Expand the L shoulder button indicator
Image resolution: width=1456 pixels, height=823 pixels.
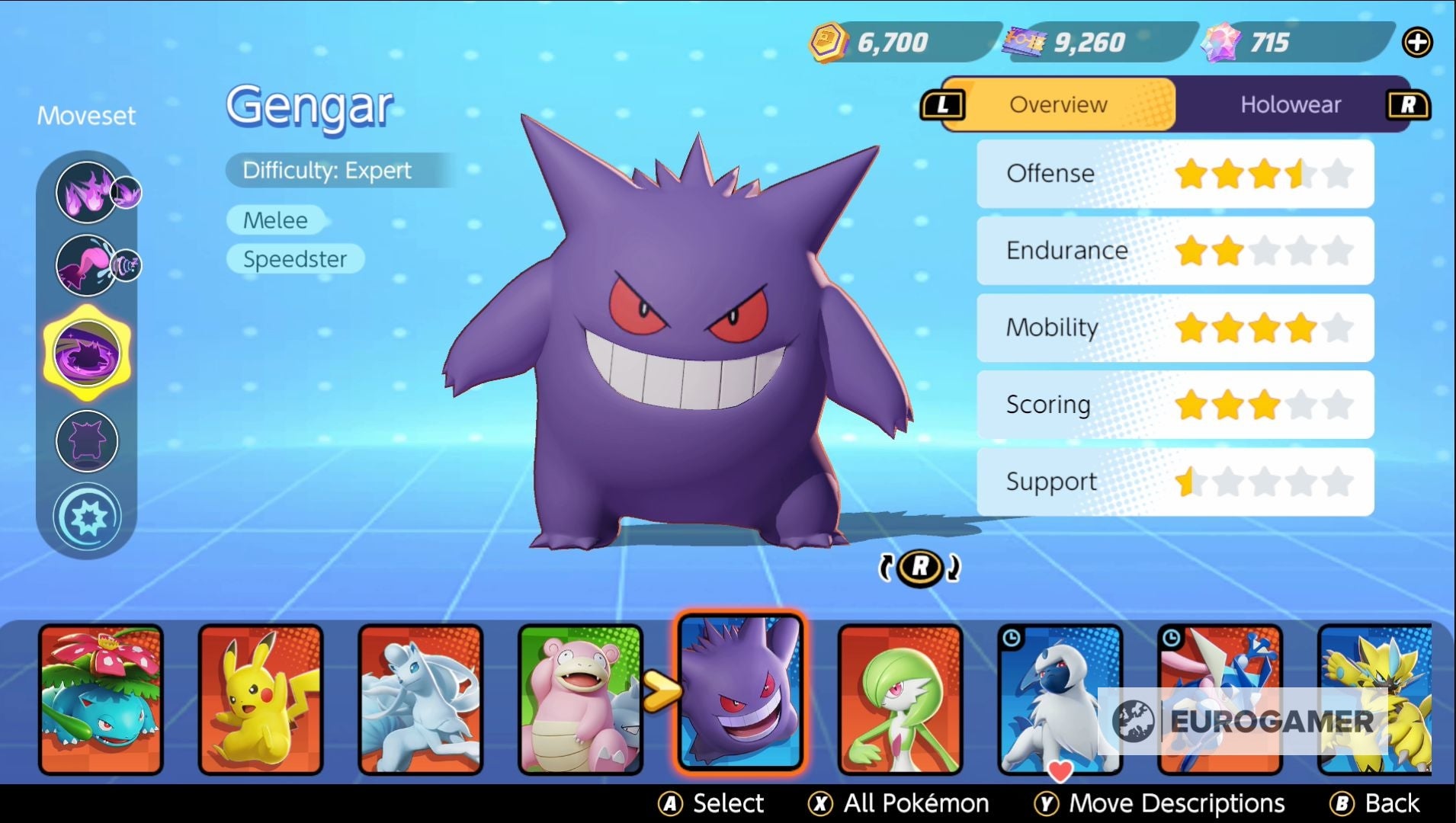(x=943, y=104)
